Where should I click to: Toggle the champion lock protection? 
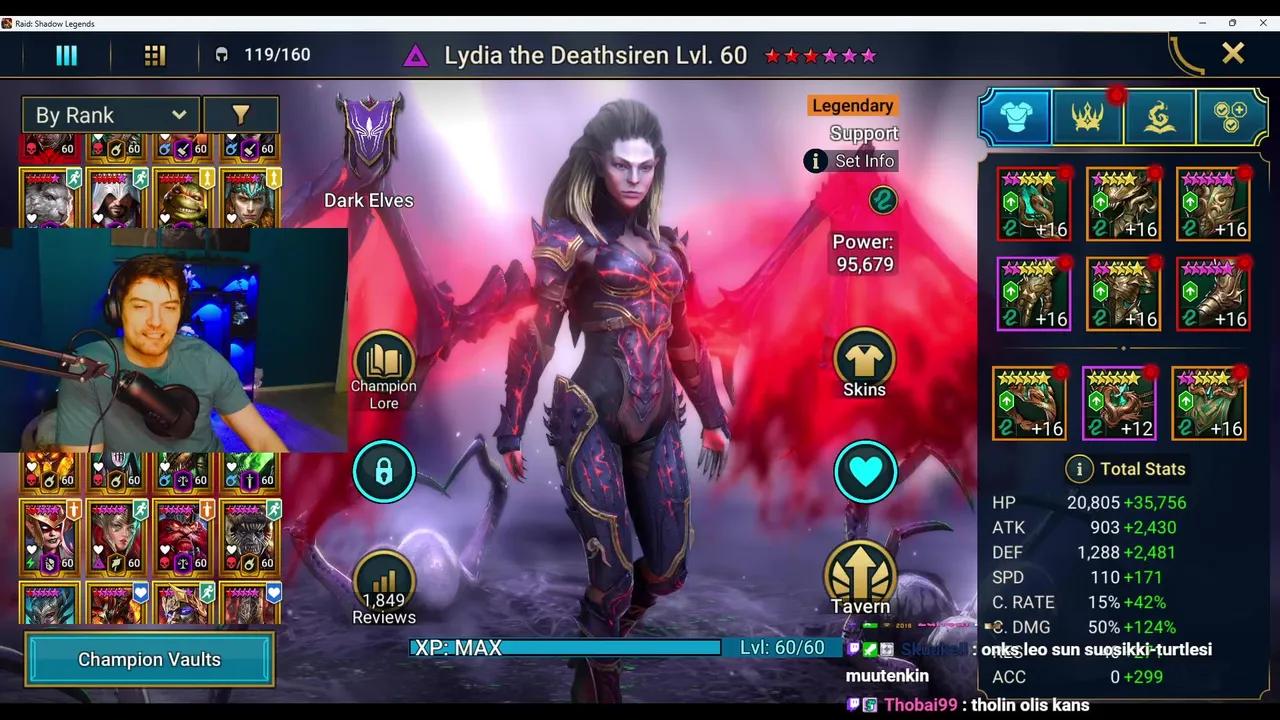384,471
